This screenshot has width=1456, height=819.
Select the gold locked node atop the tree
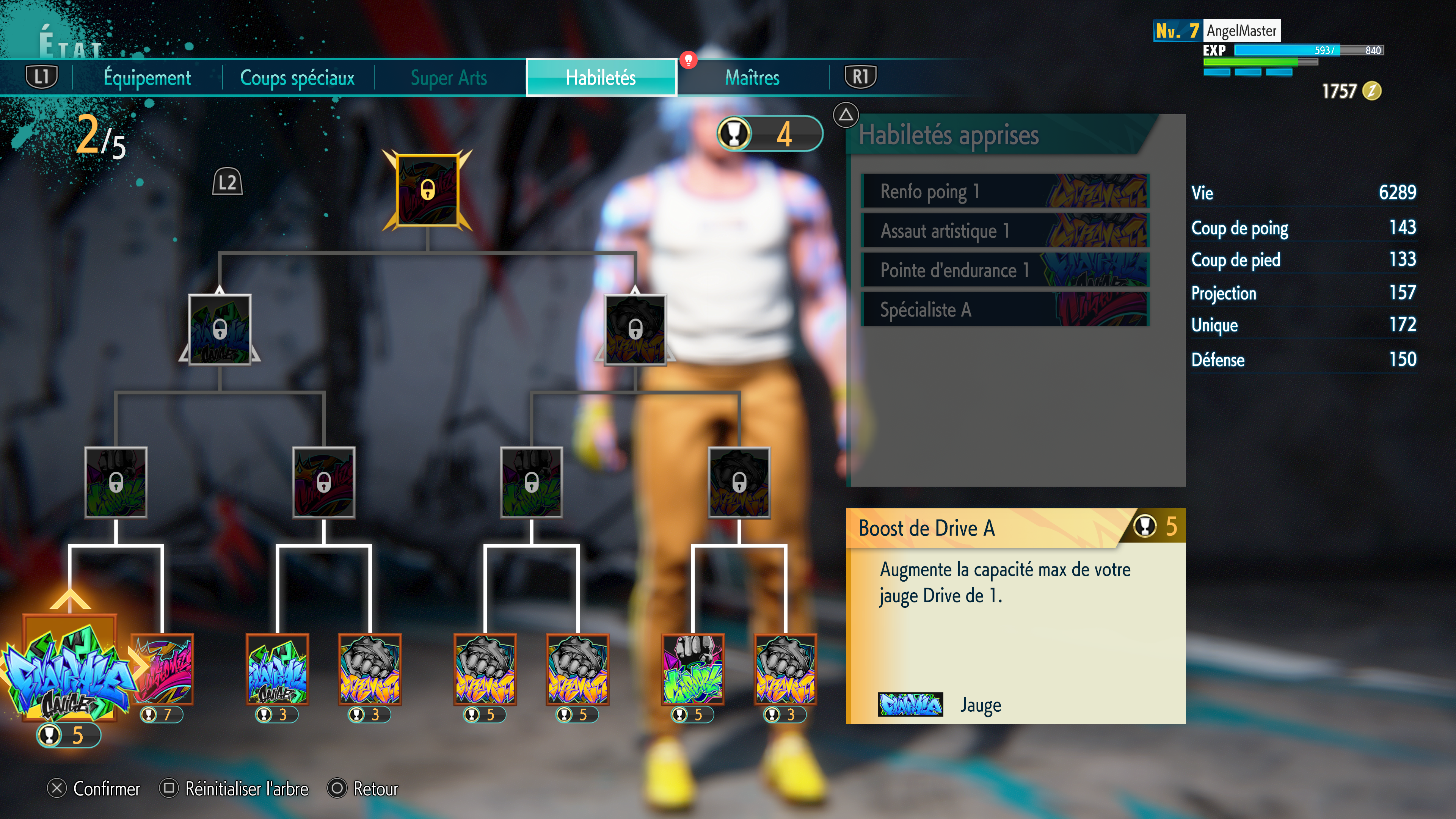(x=427, y=190)
